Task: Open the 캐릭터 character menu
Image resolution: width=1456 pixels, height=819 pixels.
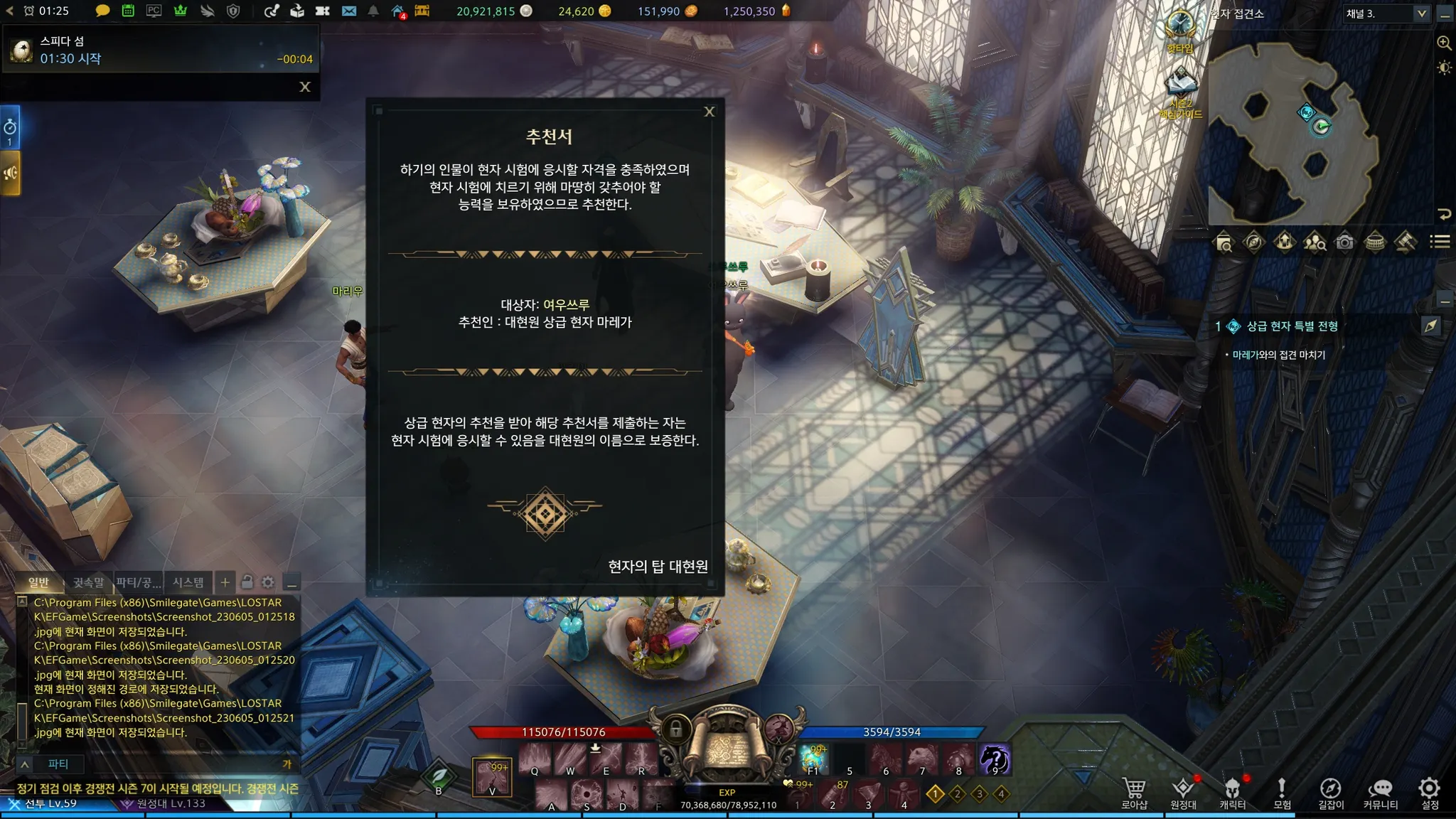Action: click(x=1232, y=793)
